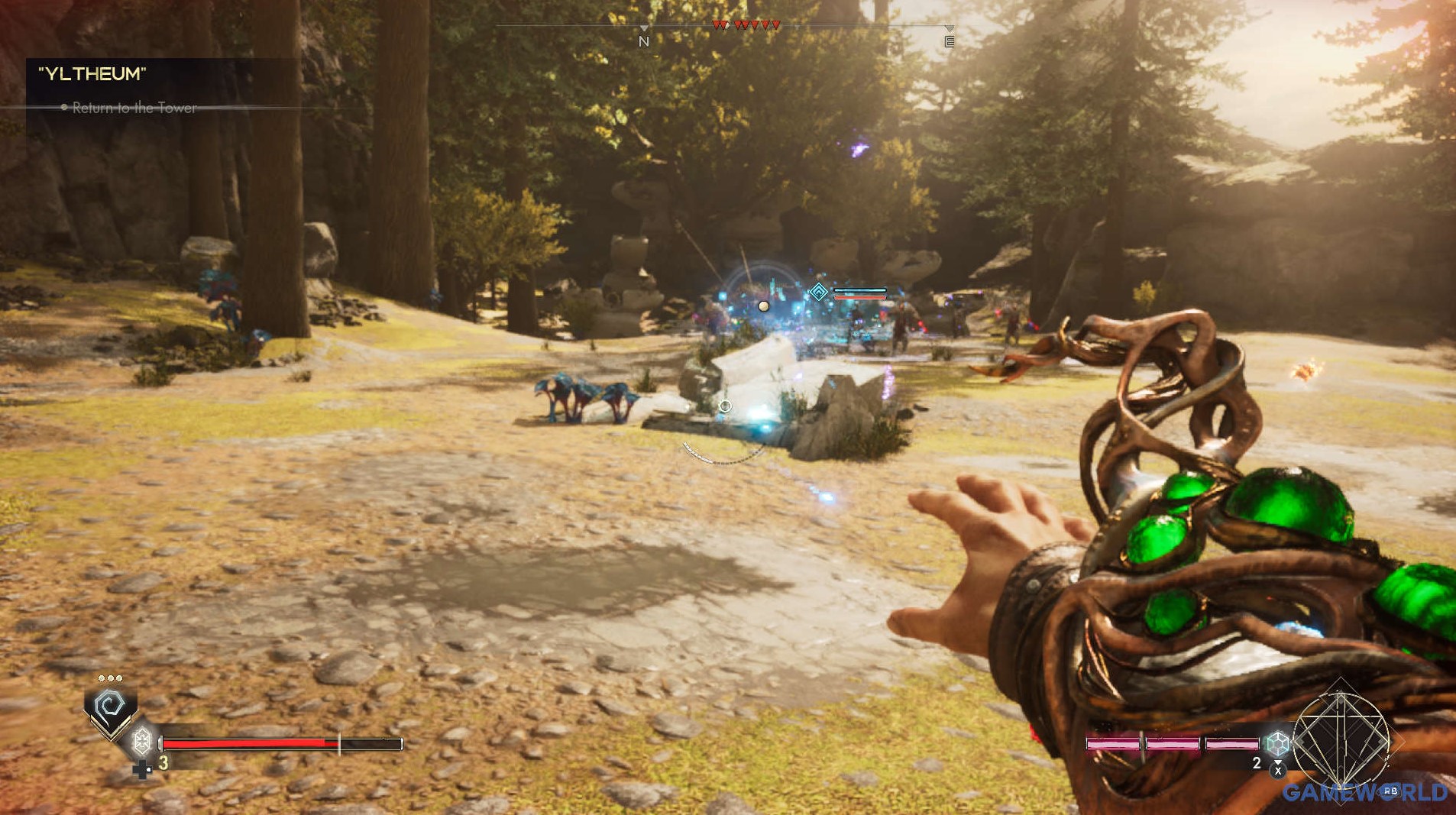The width and height of the screenshot is (1456, 815).
Task: Use the health crystal icon
Action: coord(142,740)
